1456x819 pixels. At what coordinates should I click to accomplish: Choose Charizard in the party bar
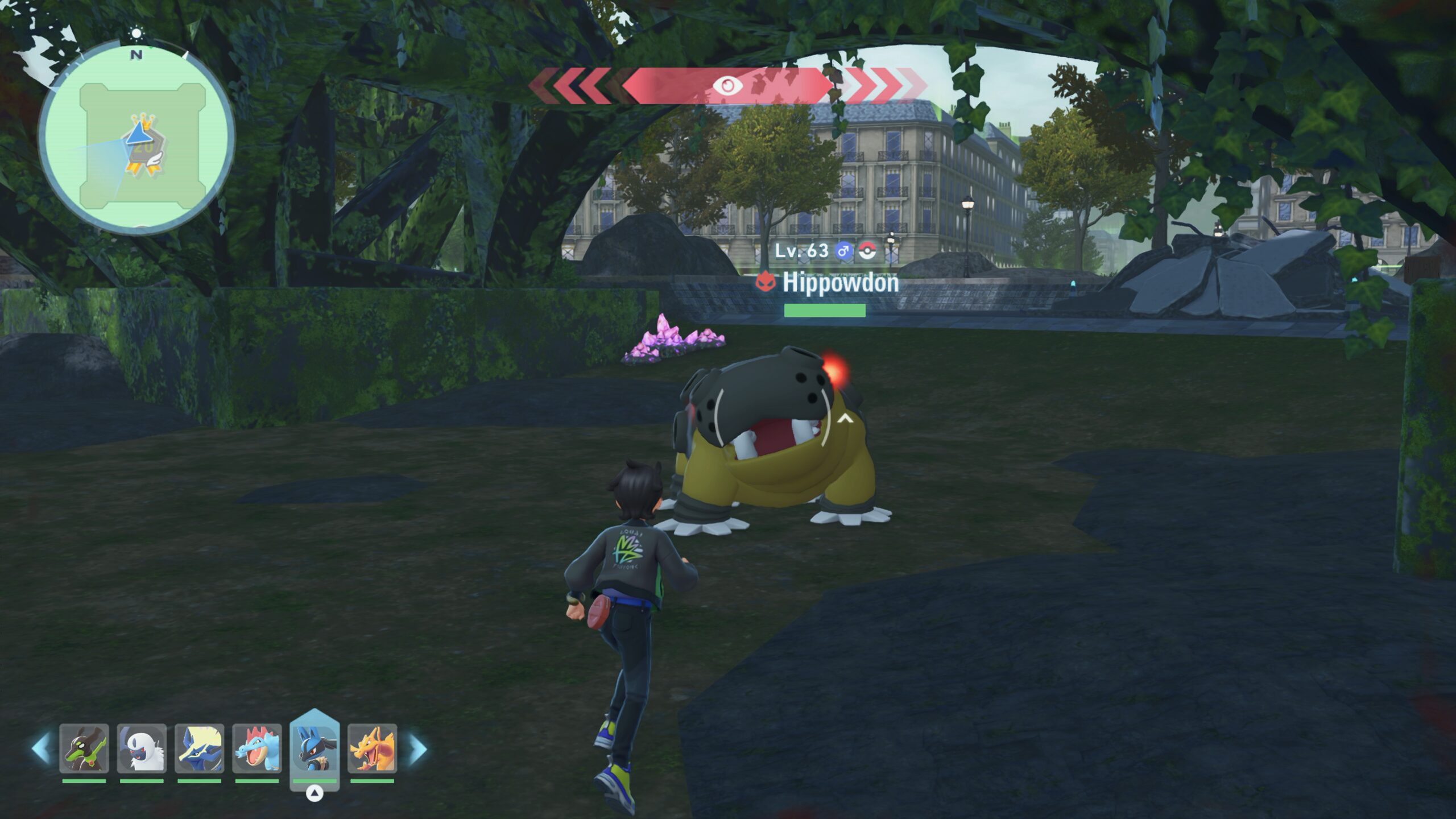coord(373,748)
